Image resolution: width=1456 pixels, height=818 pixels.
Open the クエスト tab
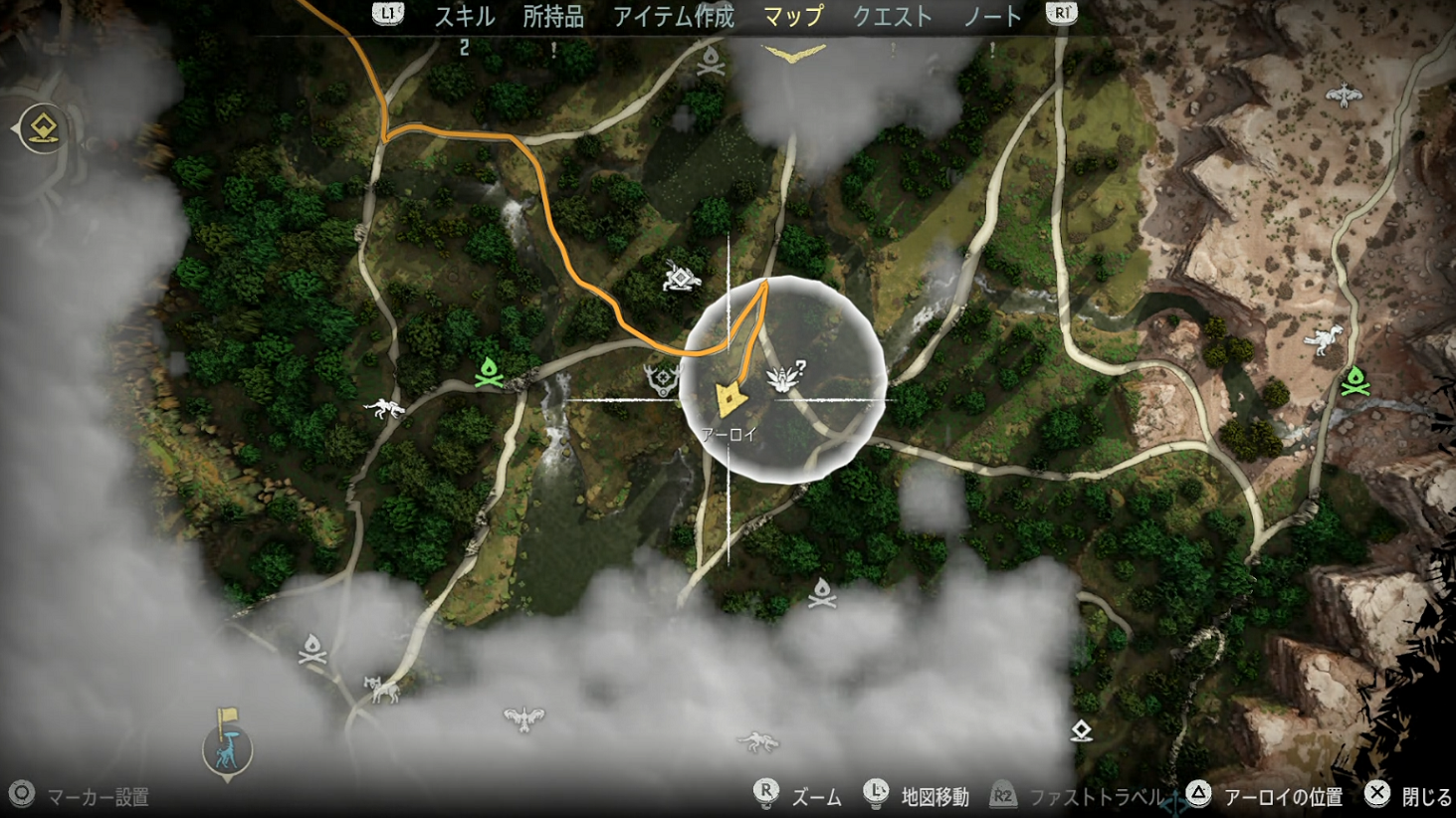click(893, 16)
